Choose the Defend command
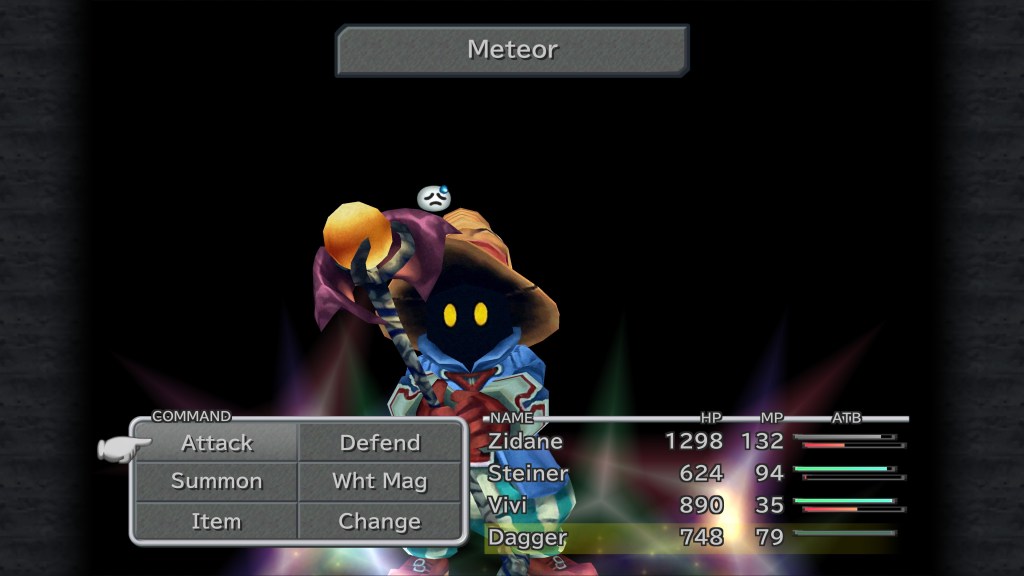Viewport: 1024px width, 576px height. [380, 443]
